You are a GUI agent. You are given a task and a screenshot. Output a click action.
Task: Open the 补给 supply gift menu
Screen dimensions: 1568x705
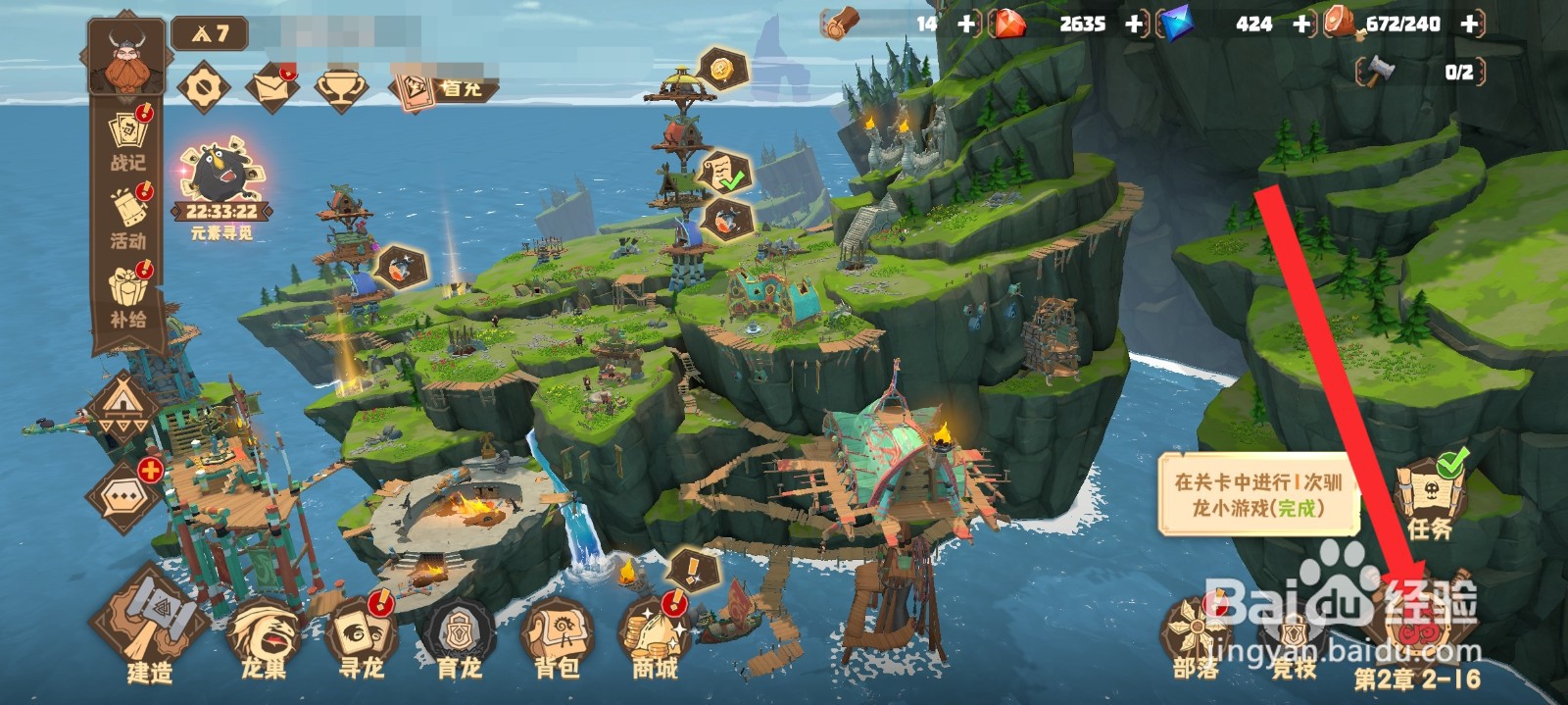pyautogui.click(x=127, y=295)
